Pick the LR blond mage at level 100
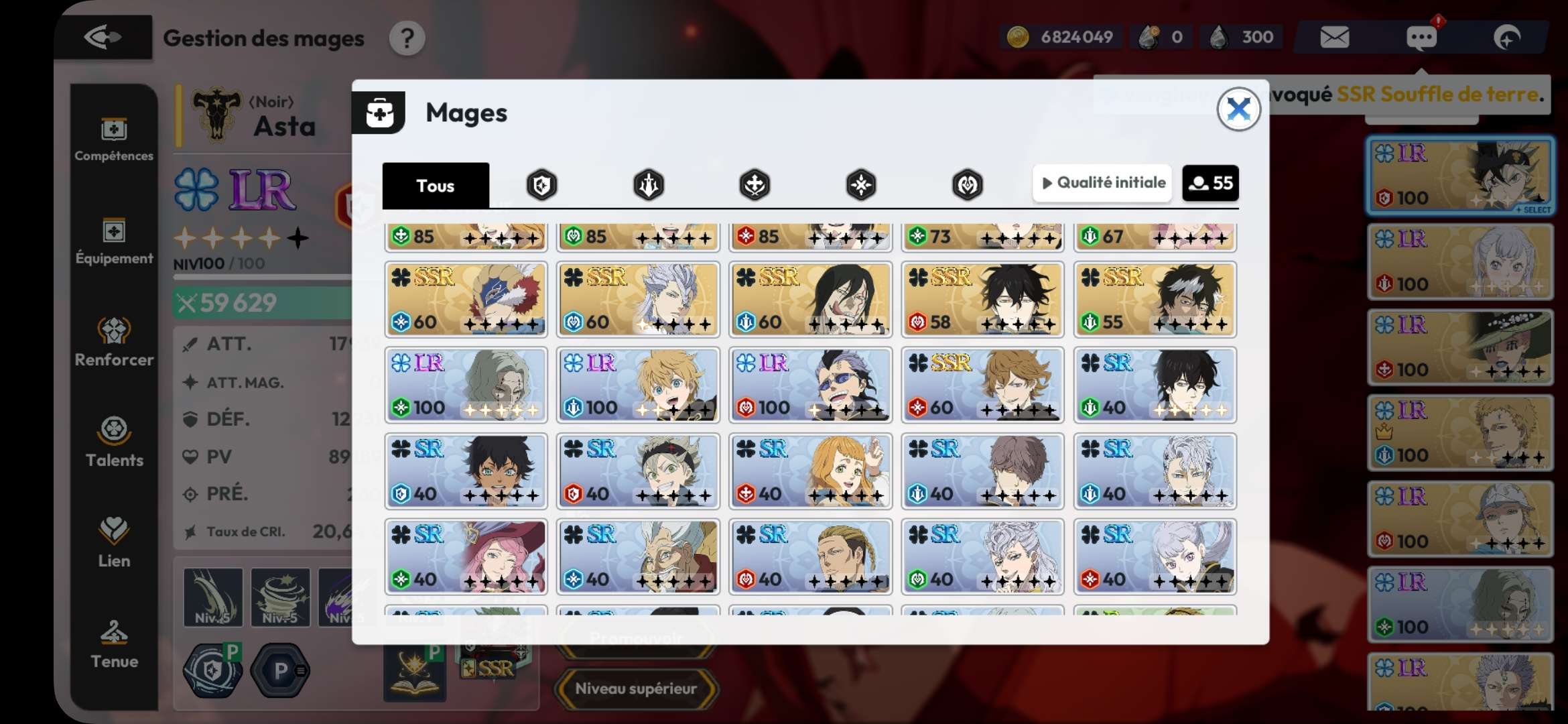This screenshot has width=1568, height=724. coord(638,385)
